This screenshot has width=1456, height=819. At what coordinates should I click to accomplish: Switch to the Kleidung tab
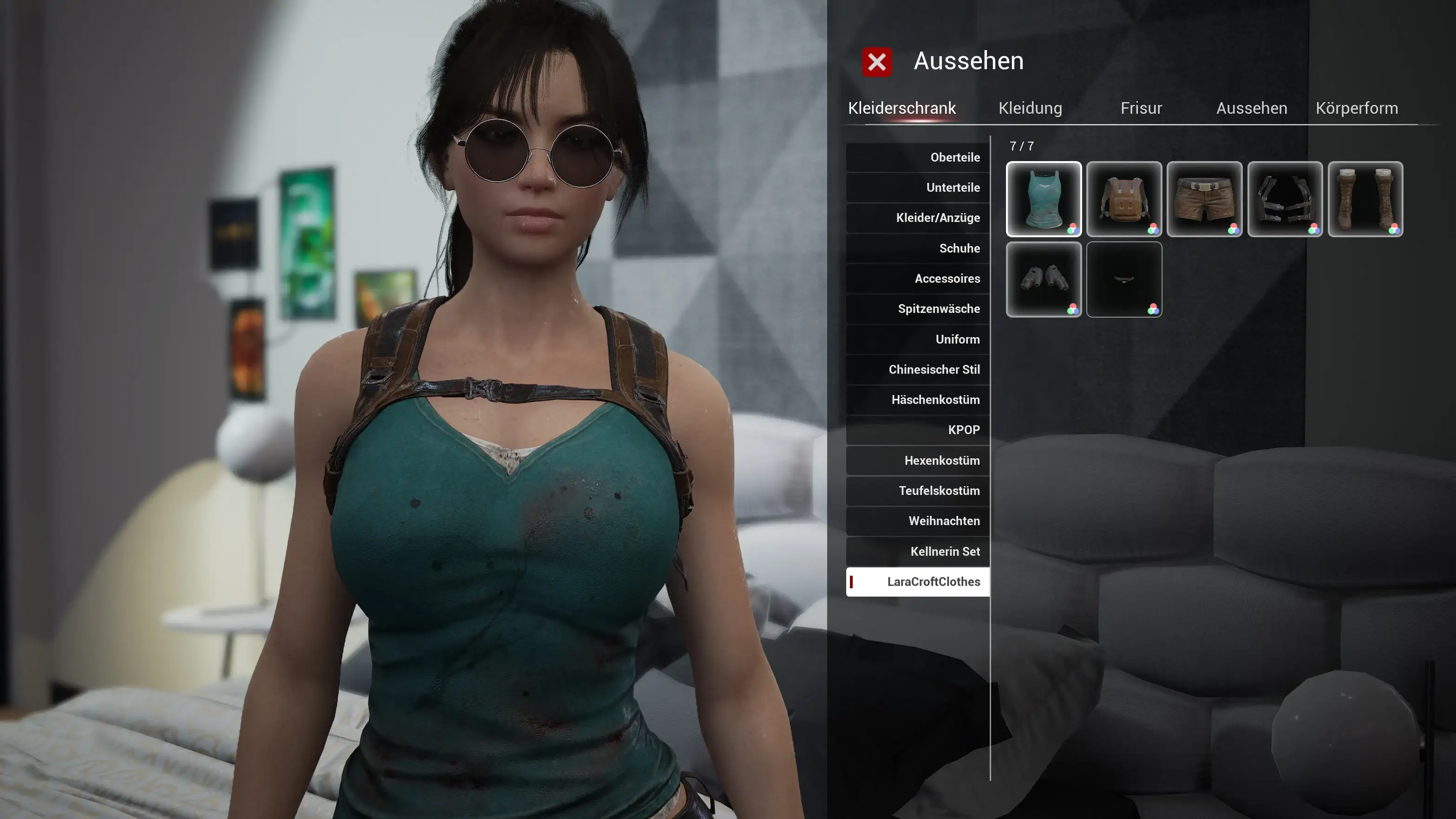click(1030, 108)
